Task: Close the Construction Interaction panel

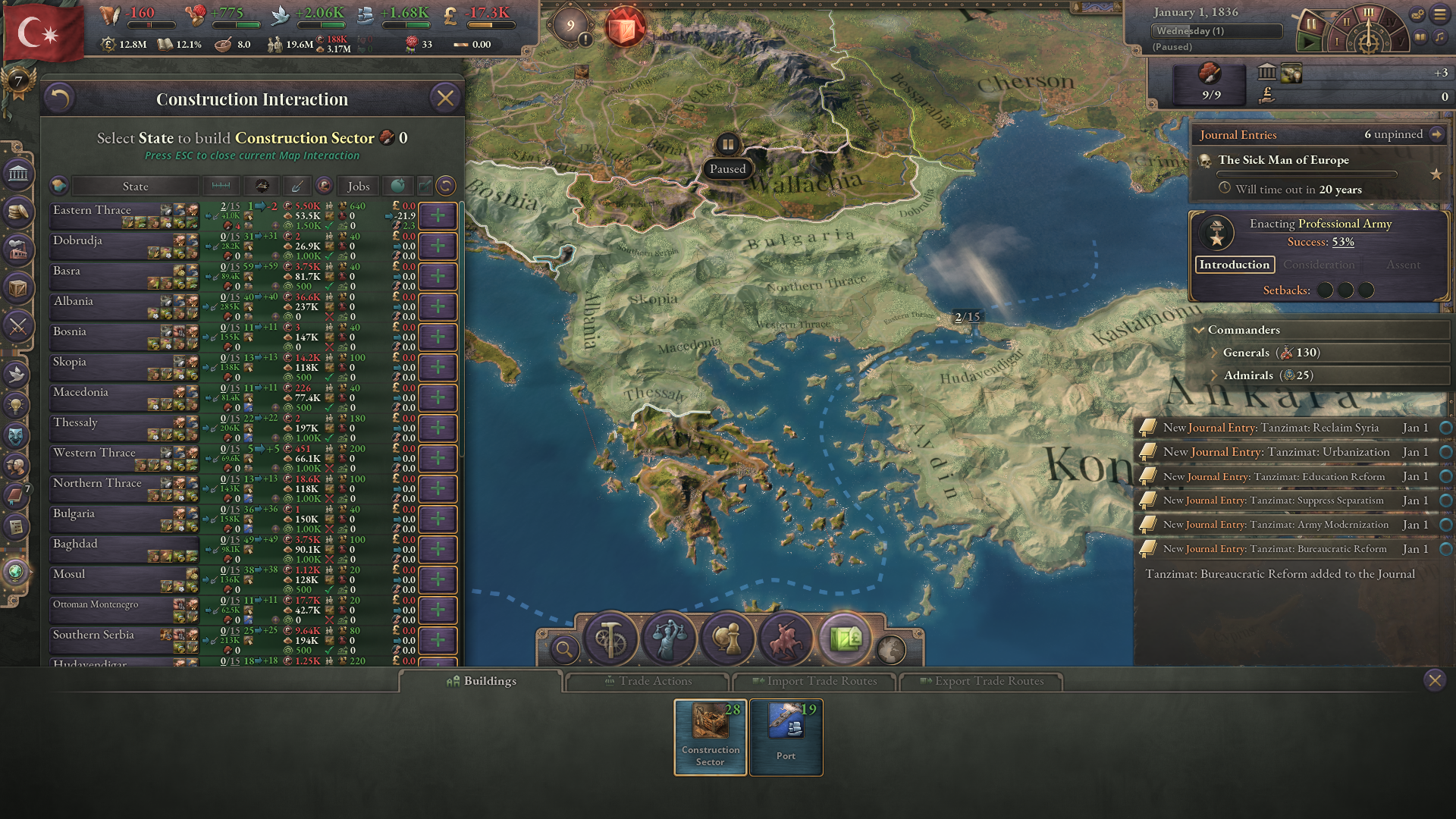Action: (445, 99)
